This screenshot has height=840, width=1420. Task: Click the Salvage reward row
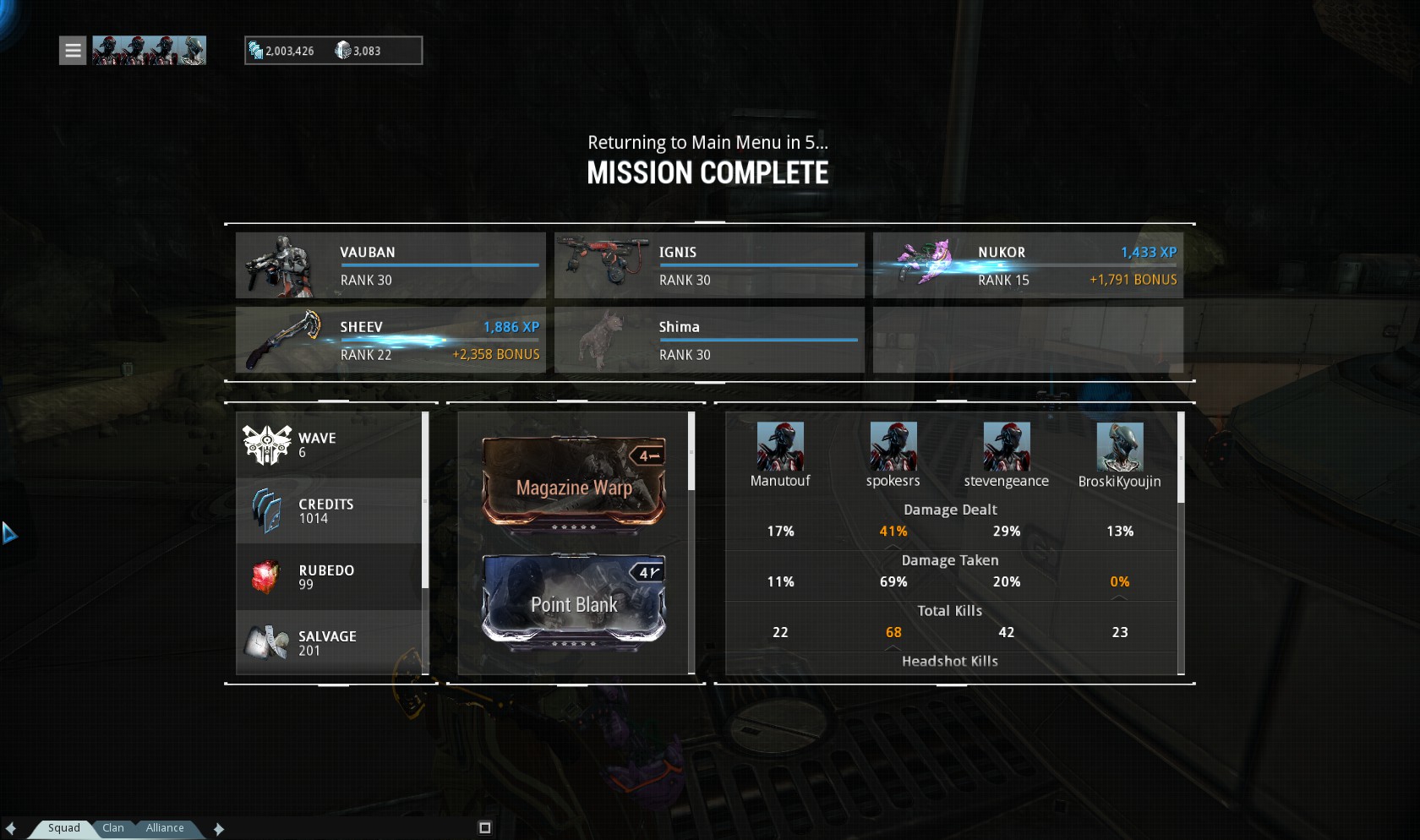329,643
